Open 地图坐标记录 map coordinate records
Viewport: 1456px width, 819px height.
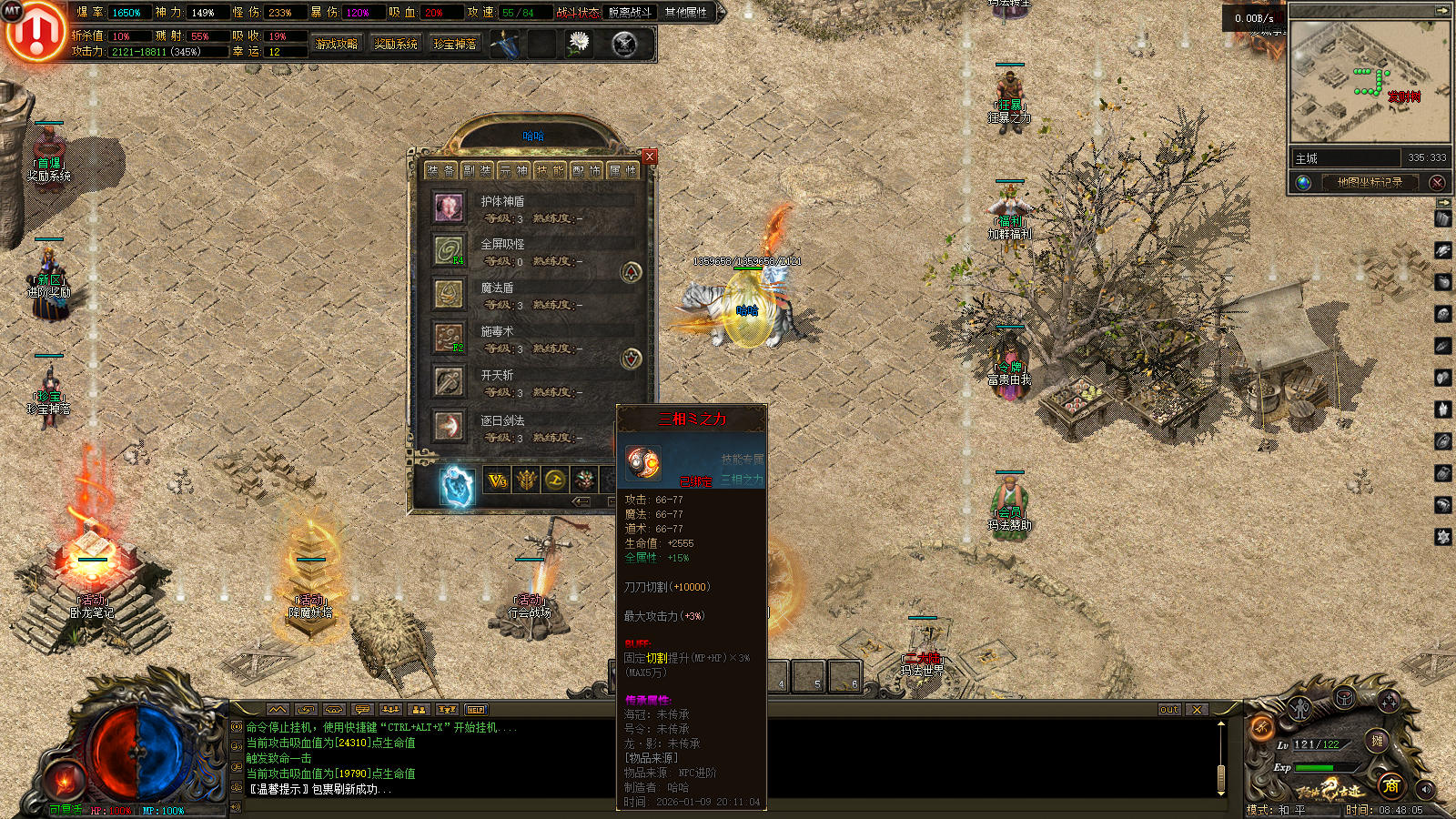pos(1369,182)
